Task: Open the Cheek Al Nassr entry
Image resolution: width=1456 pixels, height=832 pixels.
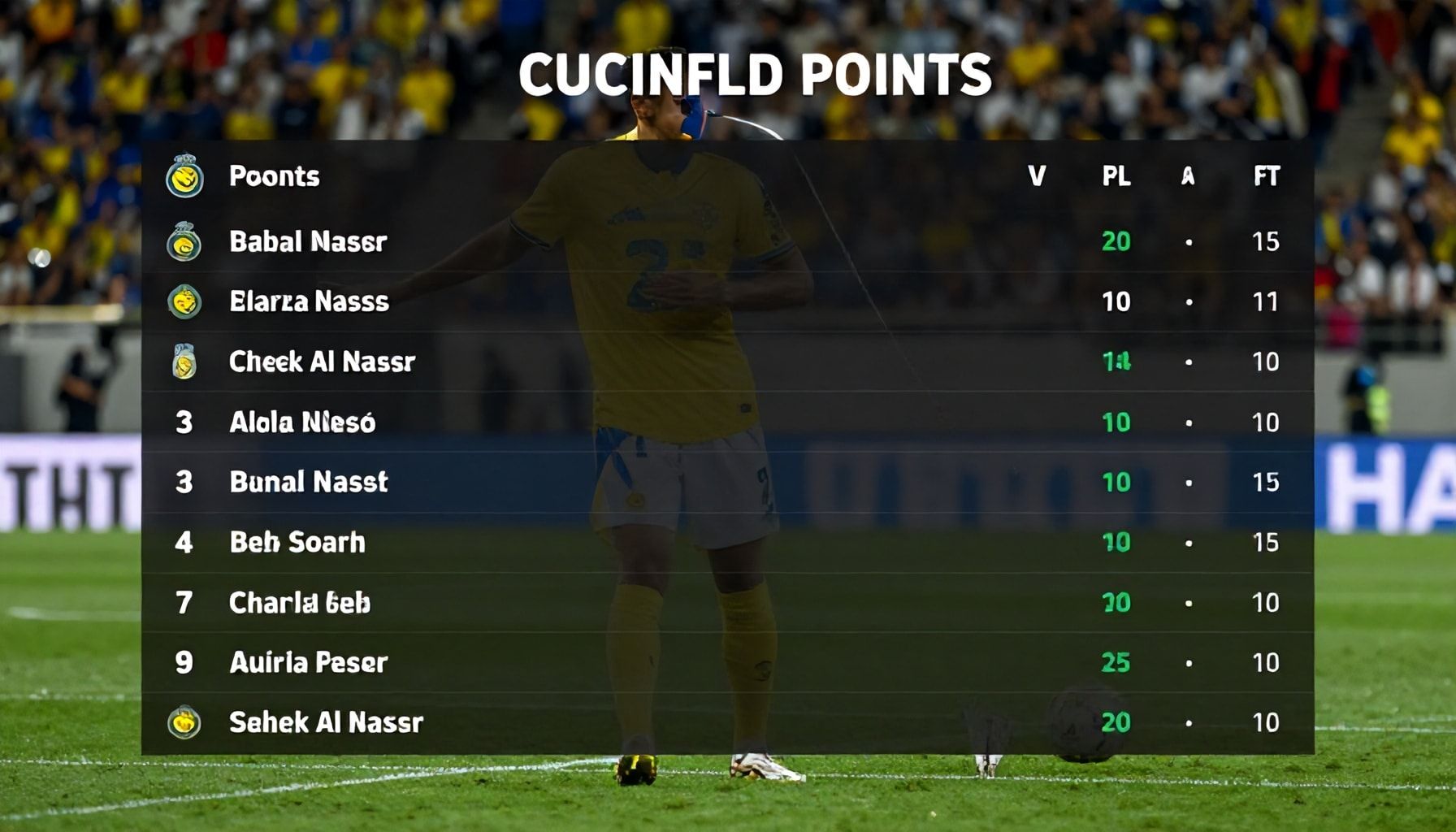Action: [322, 362]
